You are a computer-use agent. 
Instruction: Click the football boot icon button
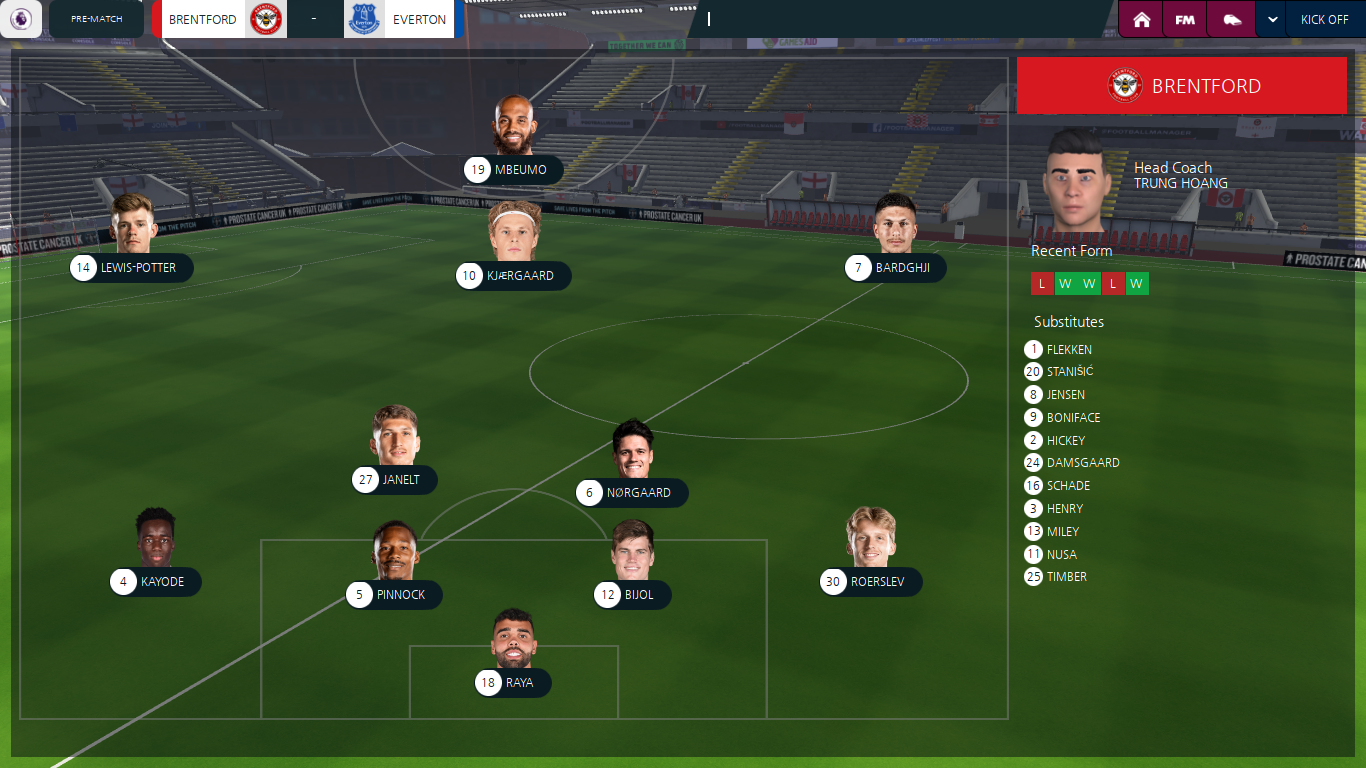pyautogui.click(x=1231, y=20)
